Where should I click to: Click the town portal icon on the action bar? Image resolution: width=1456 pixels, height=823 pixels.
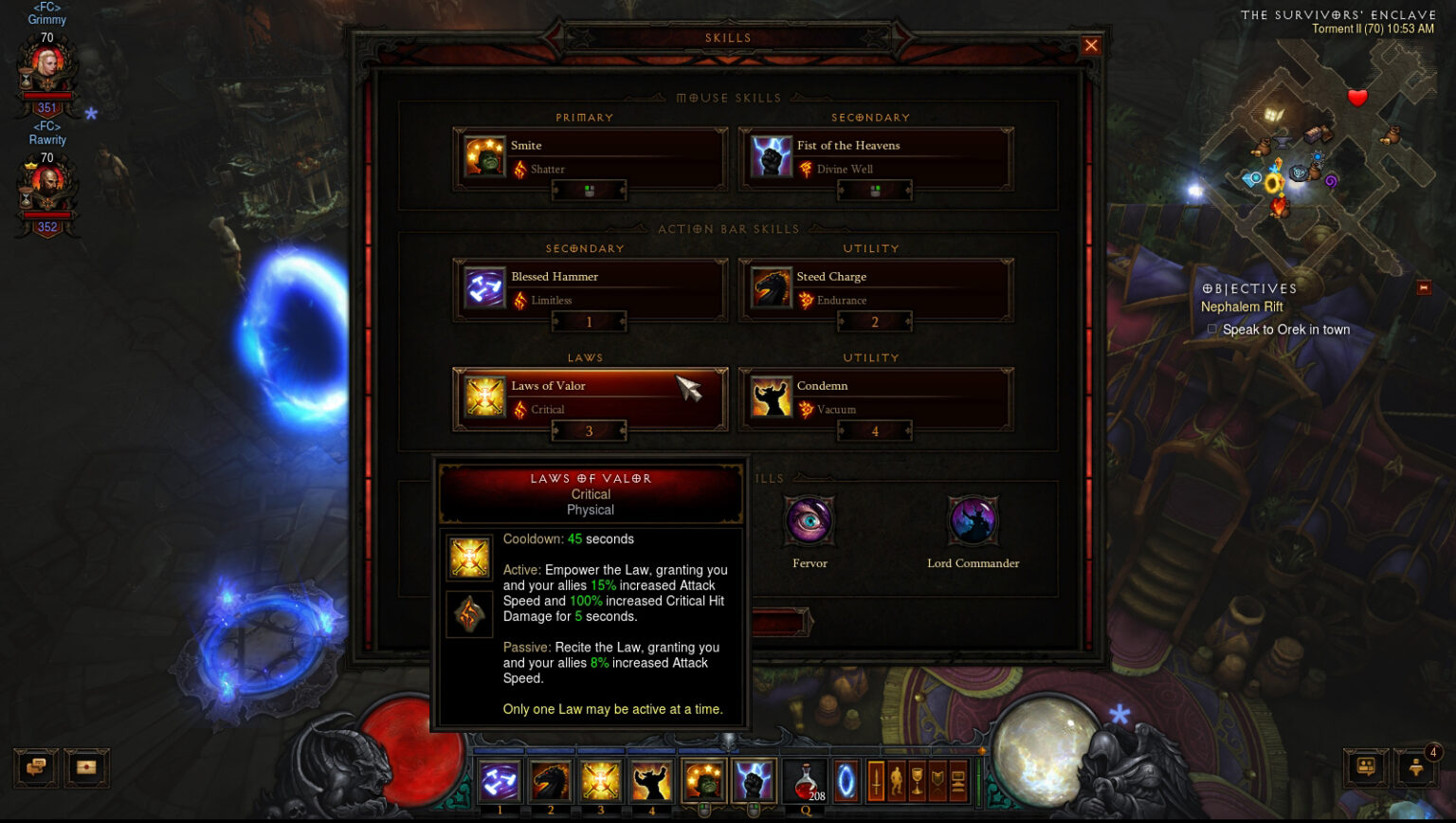click(x=844, y=780)
